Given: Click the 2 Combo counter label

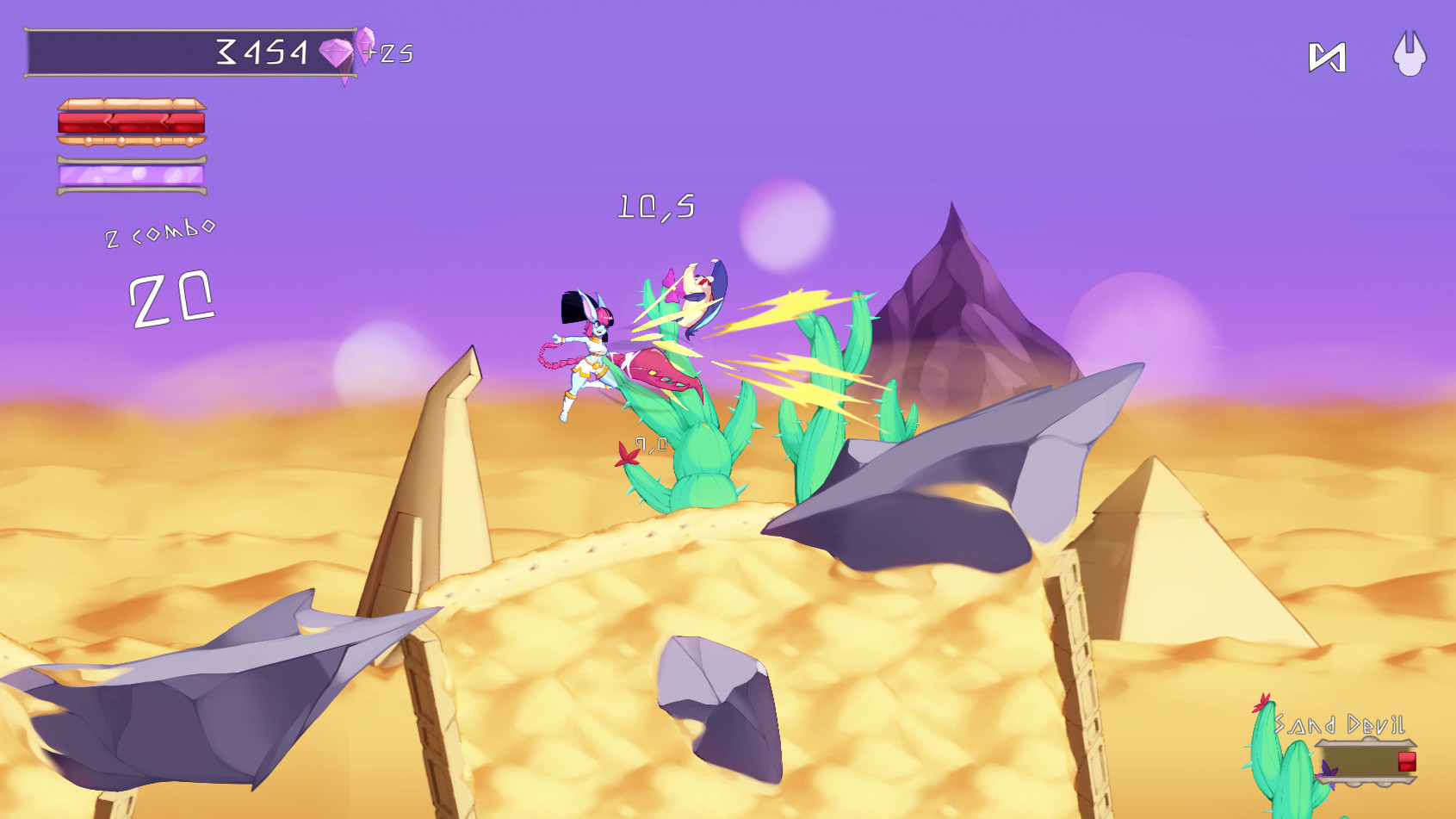Looking at the screenshot, I should coord(159,234).
